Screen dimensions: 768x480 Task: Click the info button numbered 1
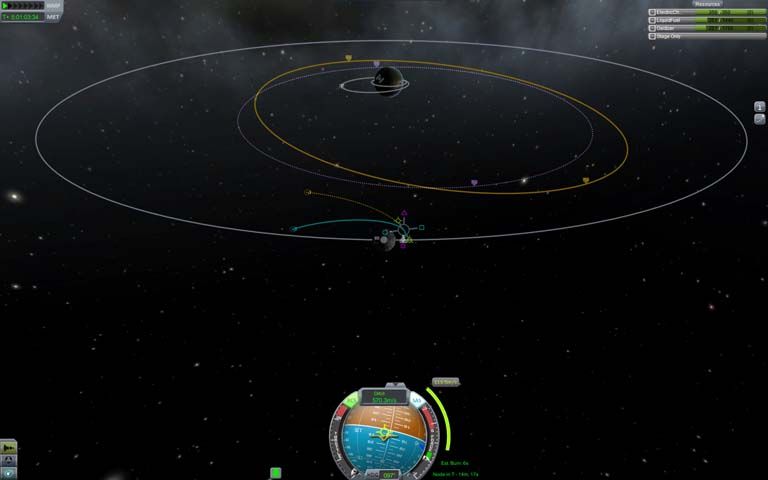click(759, 107)
